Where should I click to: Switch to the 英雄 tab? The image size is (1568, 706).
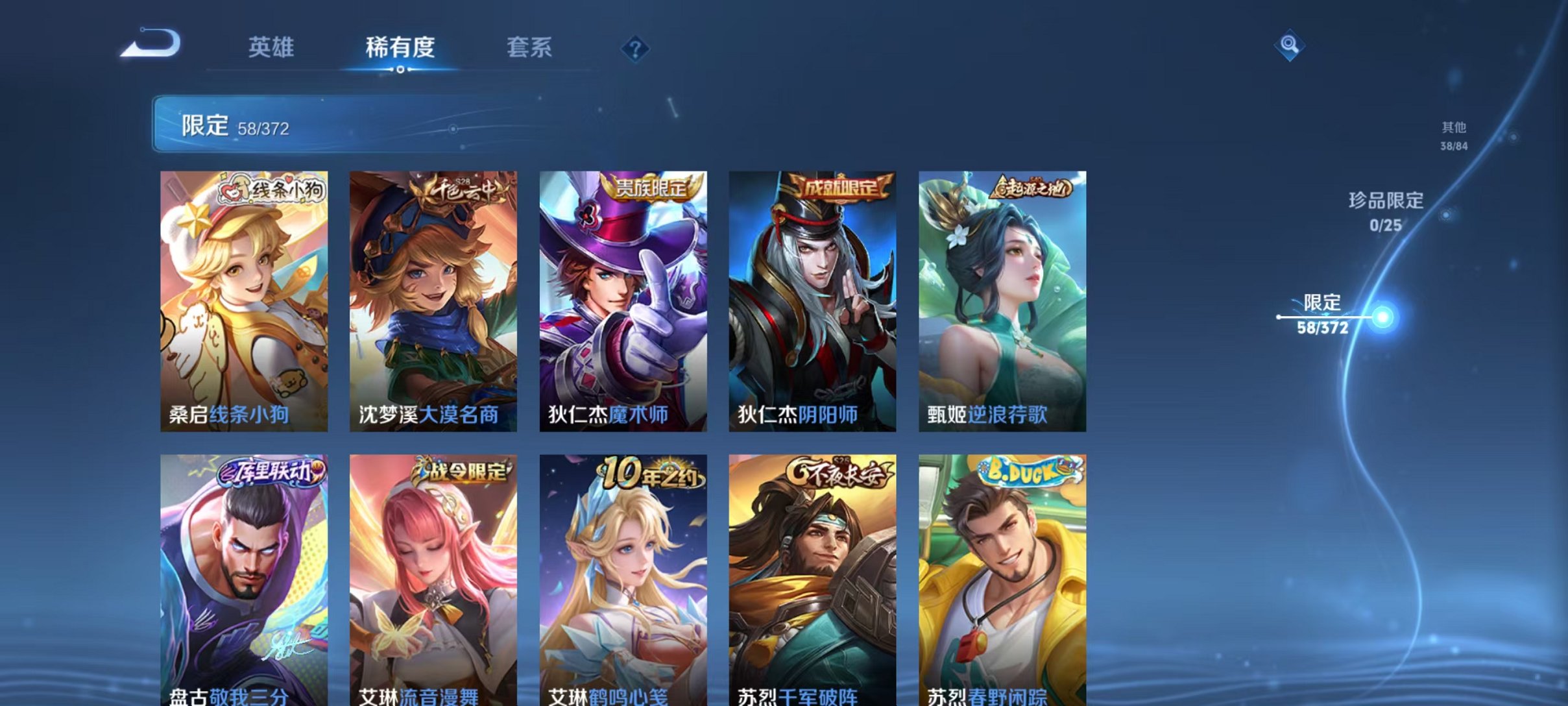272,47
